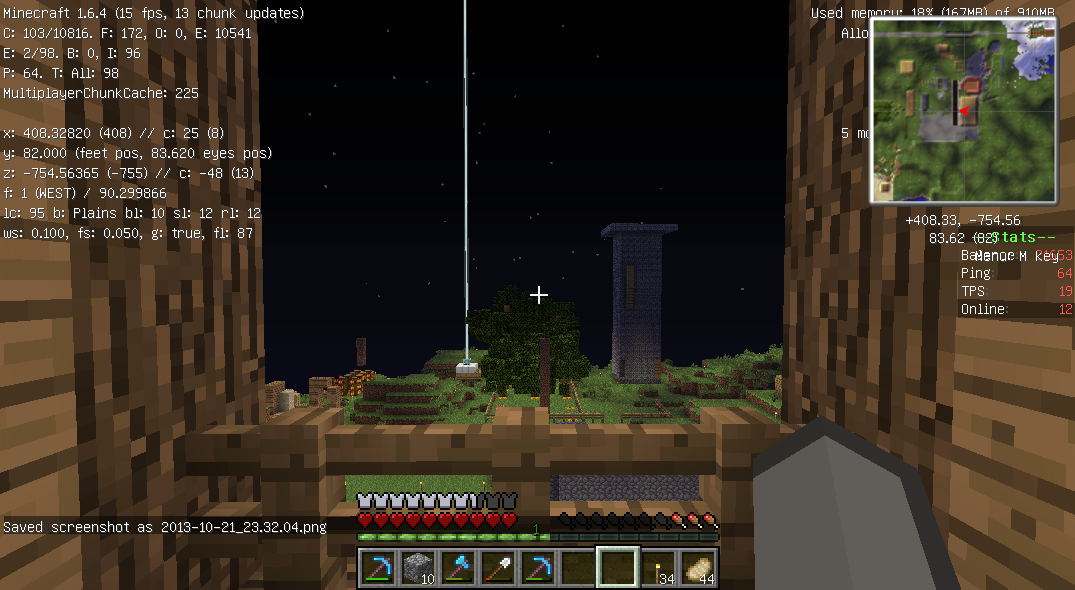Select the cobblestone stack in the hotbar
Image resolution: width=1075 pixels, height=590 pixels.
click(x=417, y=568)
